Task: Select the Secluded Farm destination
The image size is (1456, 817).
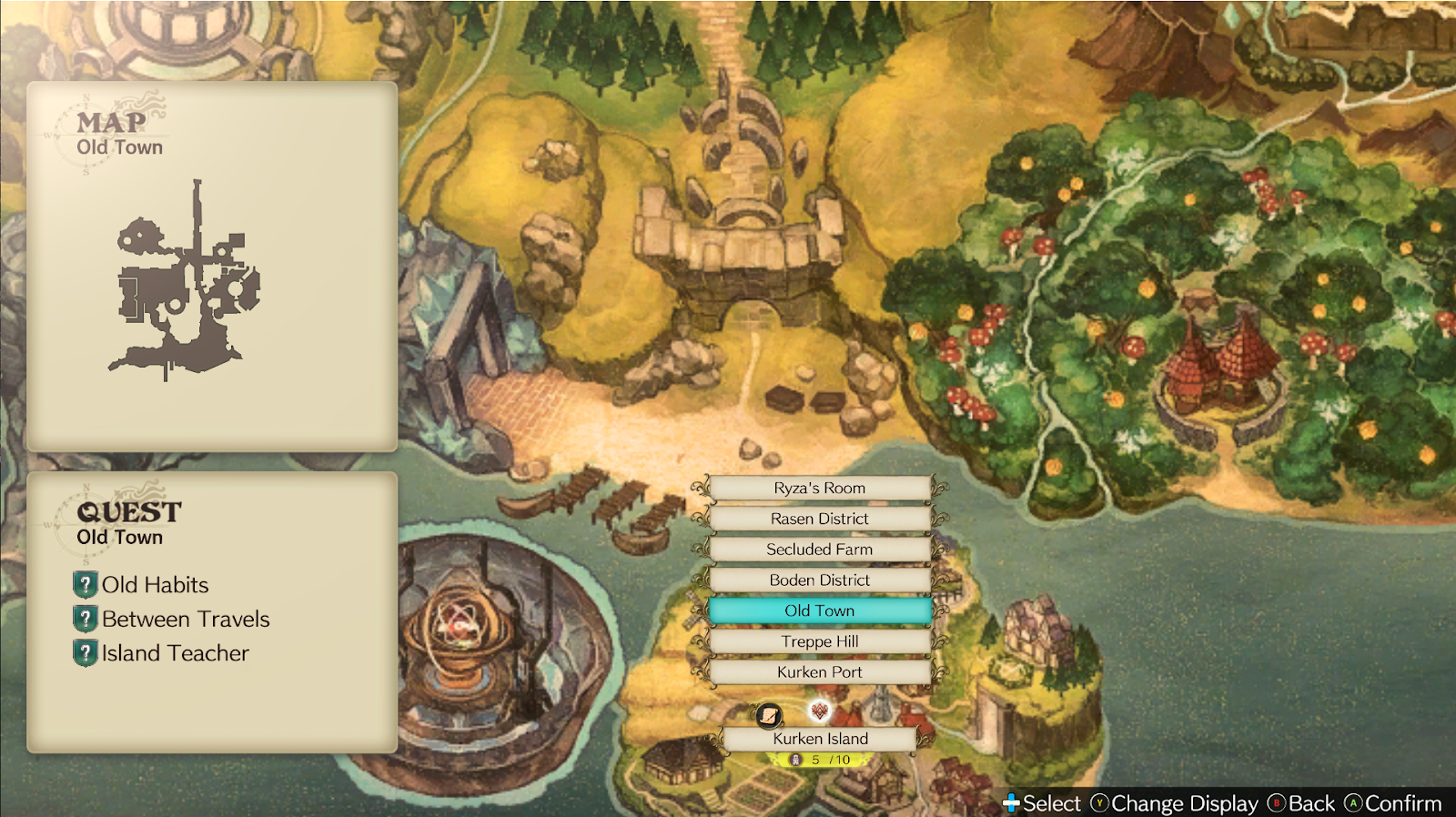Action: (x=820, y=550)
